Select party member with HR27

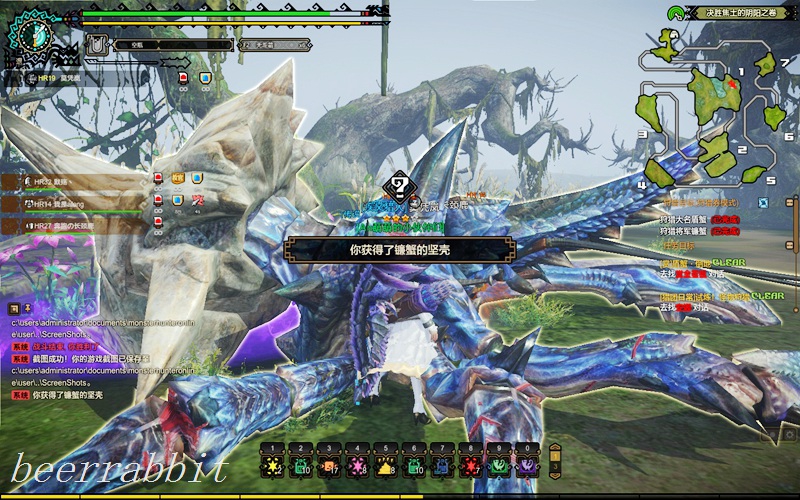[x=60, y=226]
